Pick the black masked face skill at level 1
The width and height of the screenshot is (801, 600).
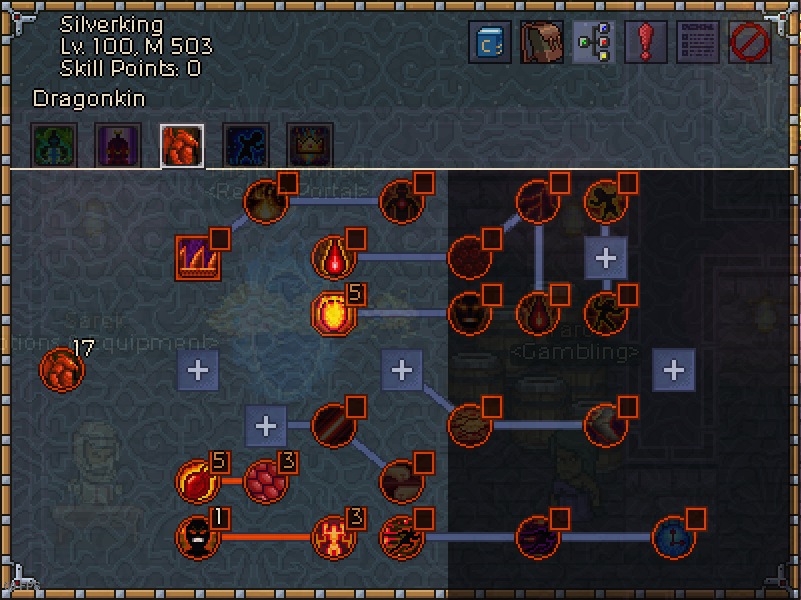[x=197, y=537]
